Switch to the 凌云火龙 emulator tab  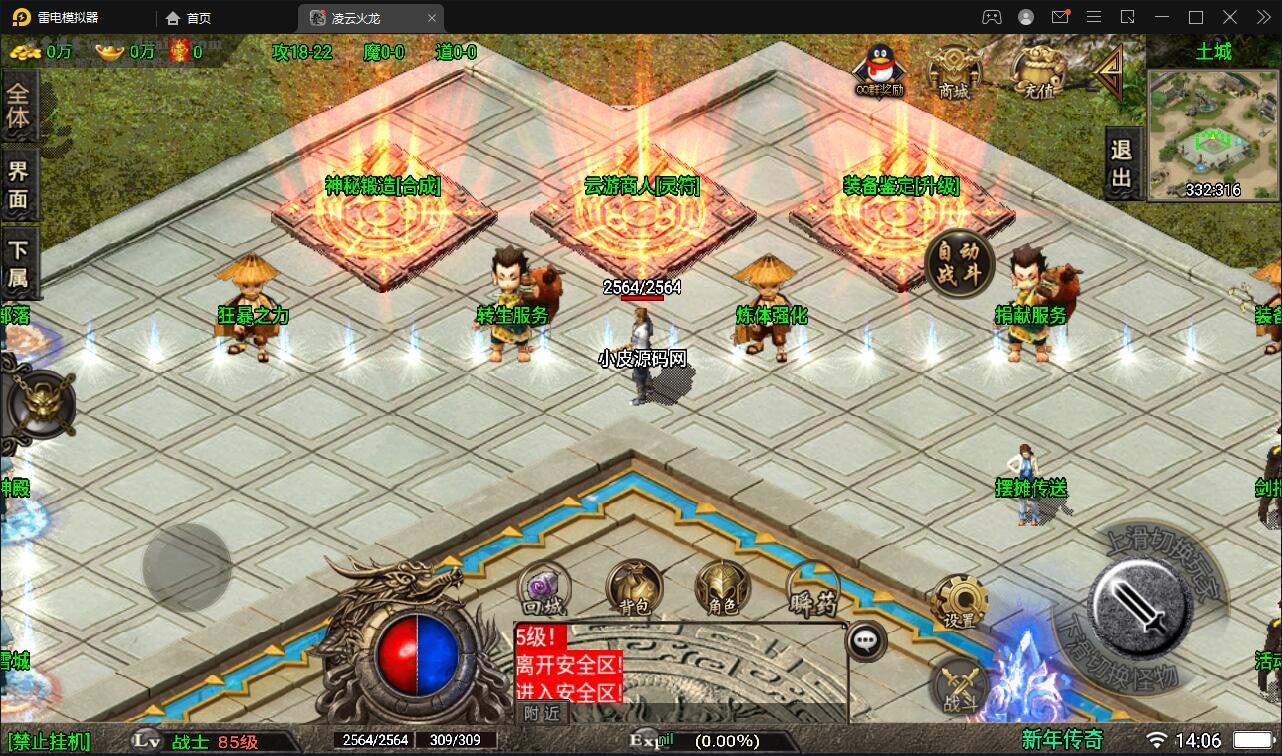click(x=355, y=17)
